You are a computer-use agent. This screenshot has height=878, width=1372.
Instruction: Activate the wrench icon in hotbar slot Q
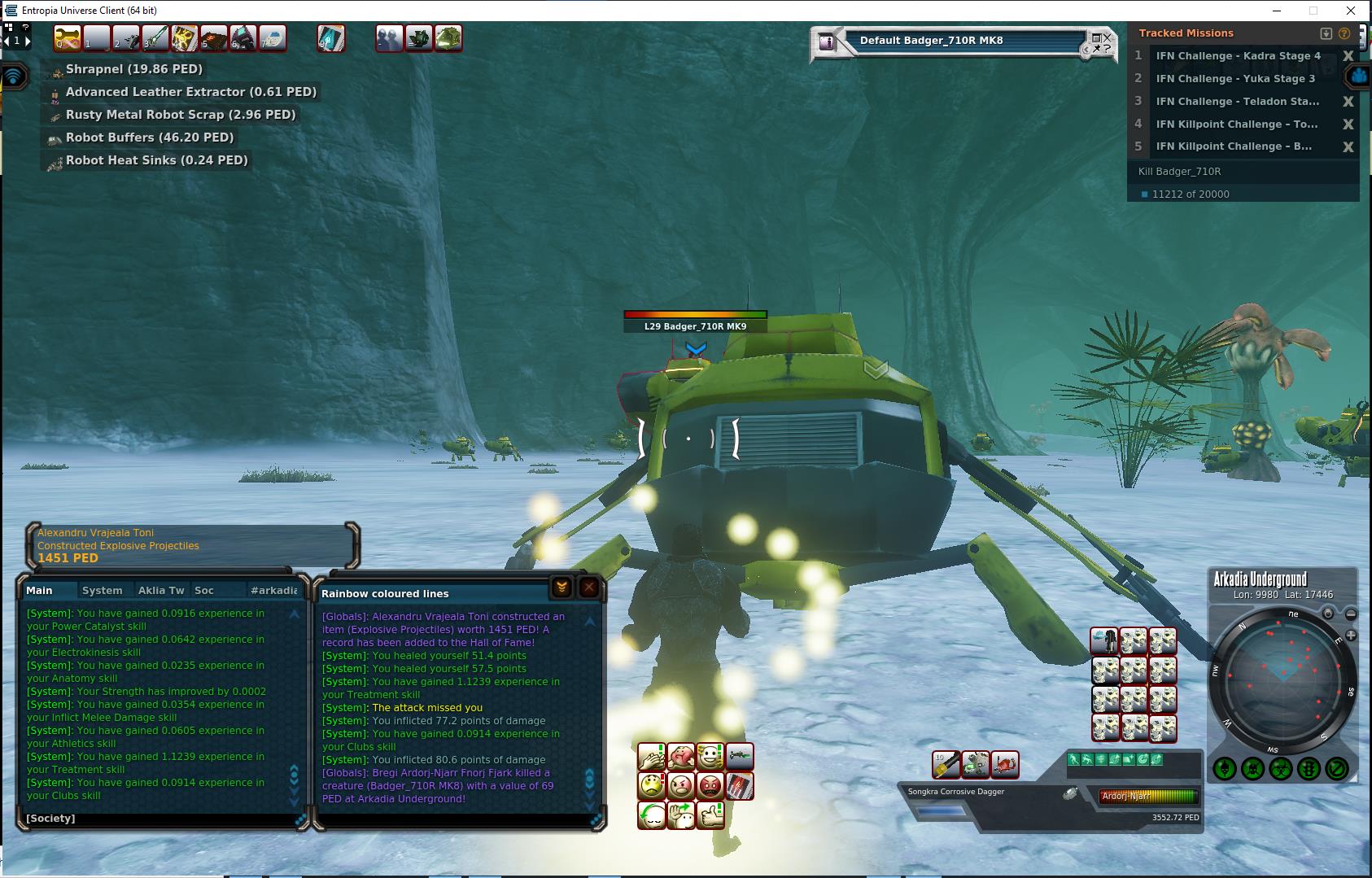[x=68, y=38]
